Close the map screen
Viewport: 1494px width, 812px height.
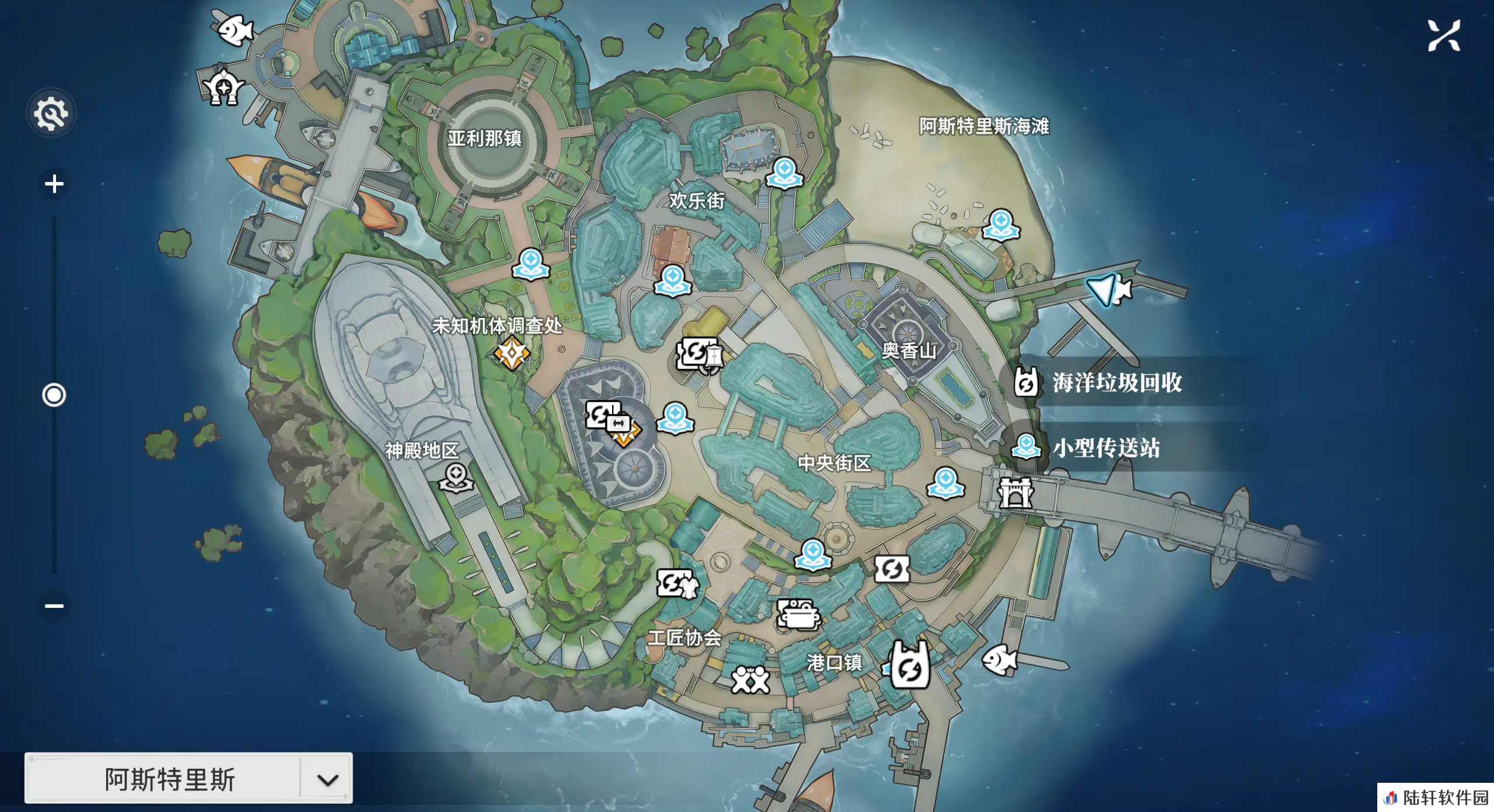(1444, 36)
